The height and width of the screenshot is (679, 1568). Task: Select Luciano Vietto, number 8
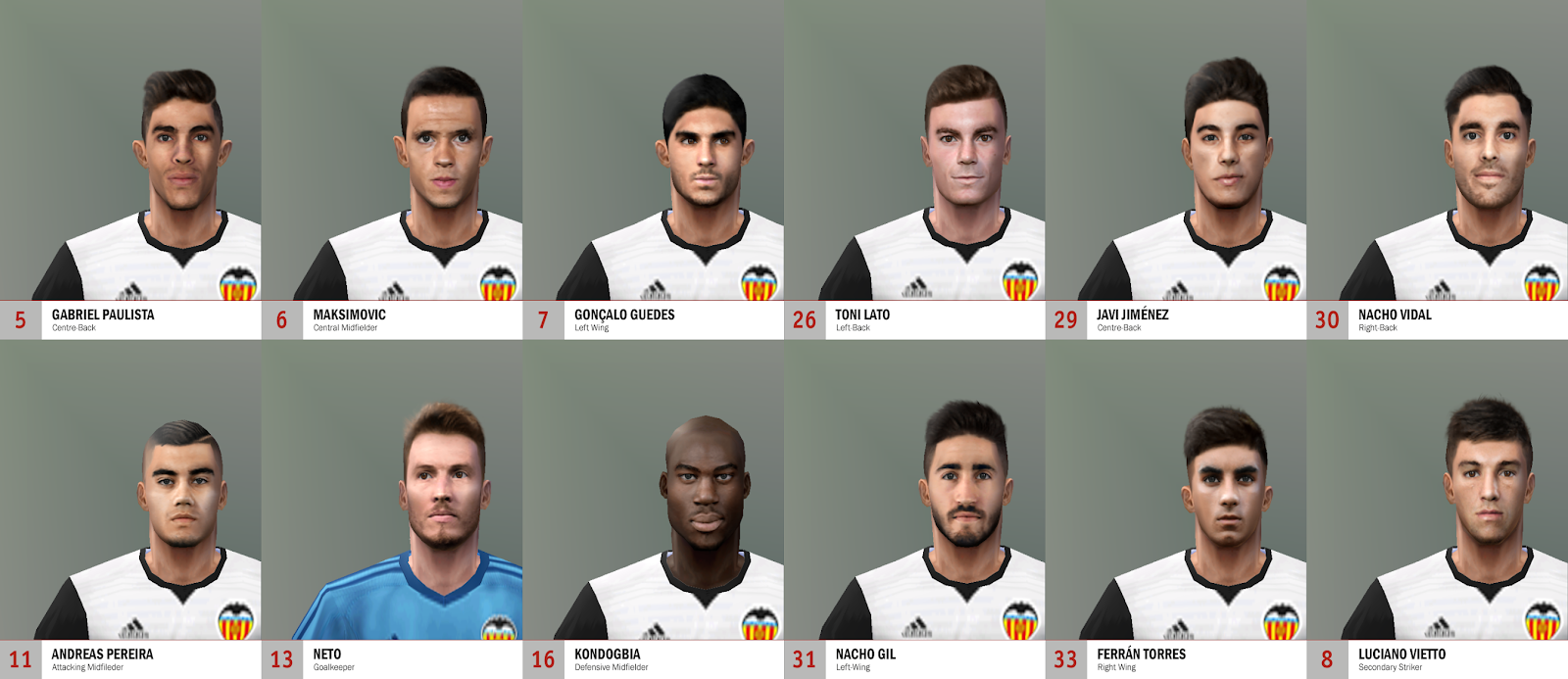(1438, 509)
